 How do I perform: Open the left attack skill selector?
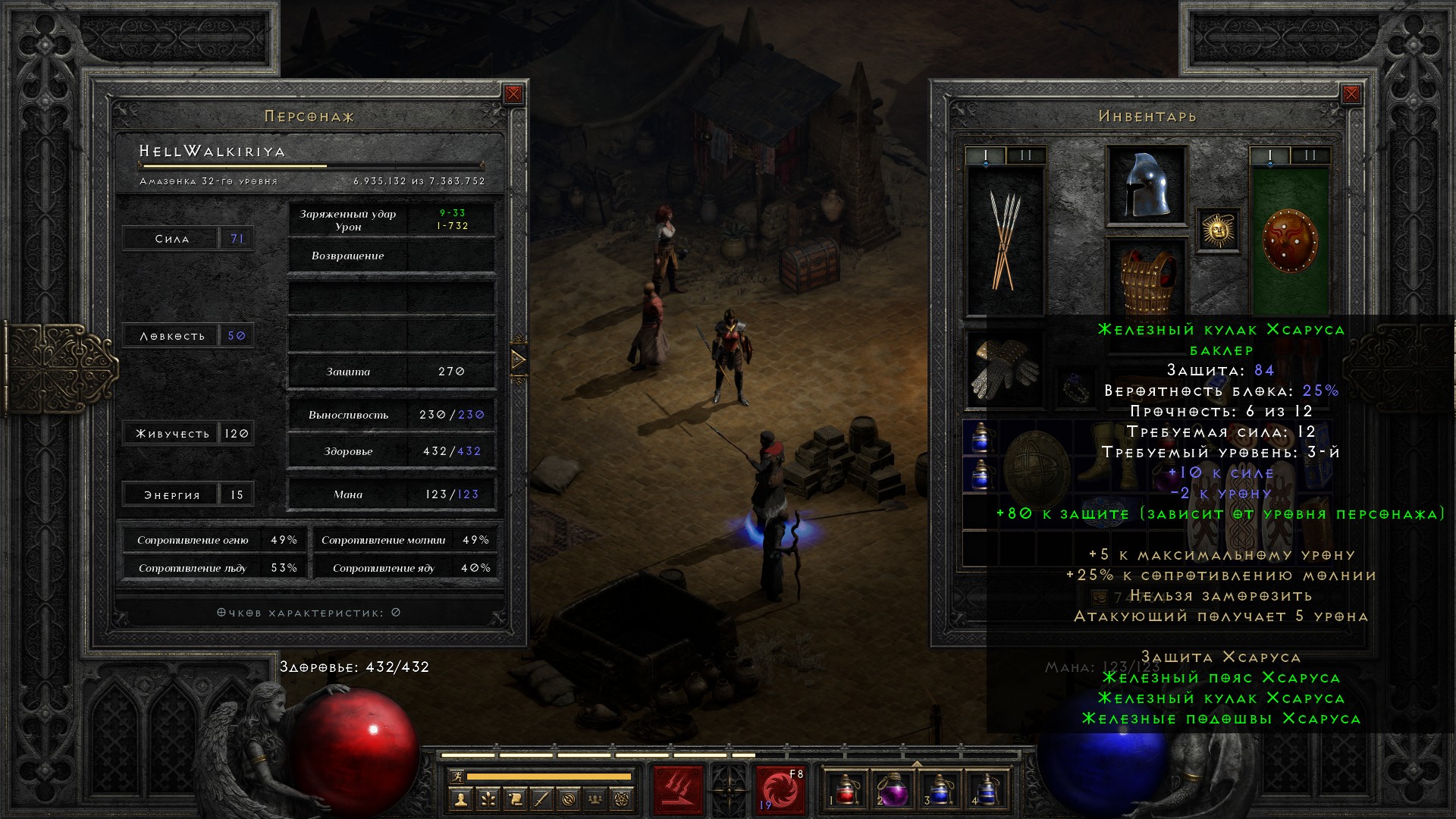coord(677,790)
